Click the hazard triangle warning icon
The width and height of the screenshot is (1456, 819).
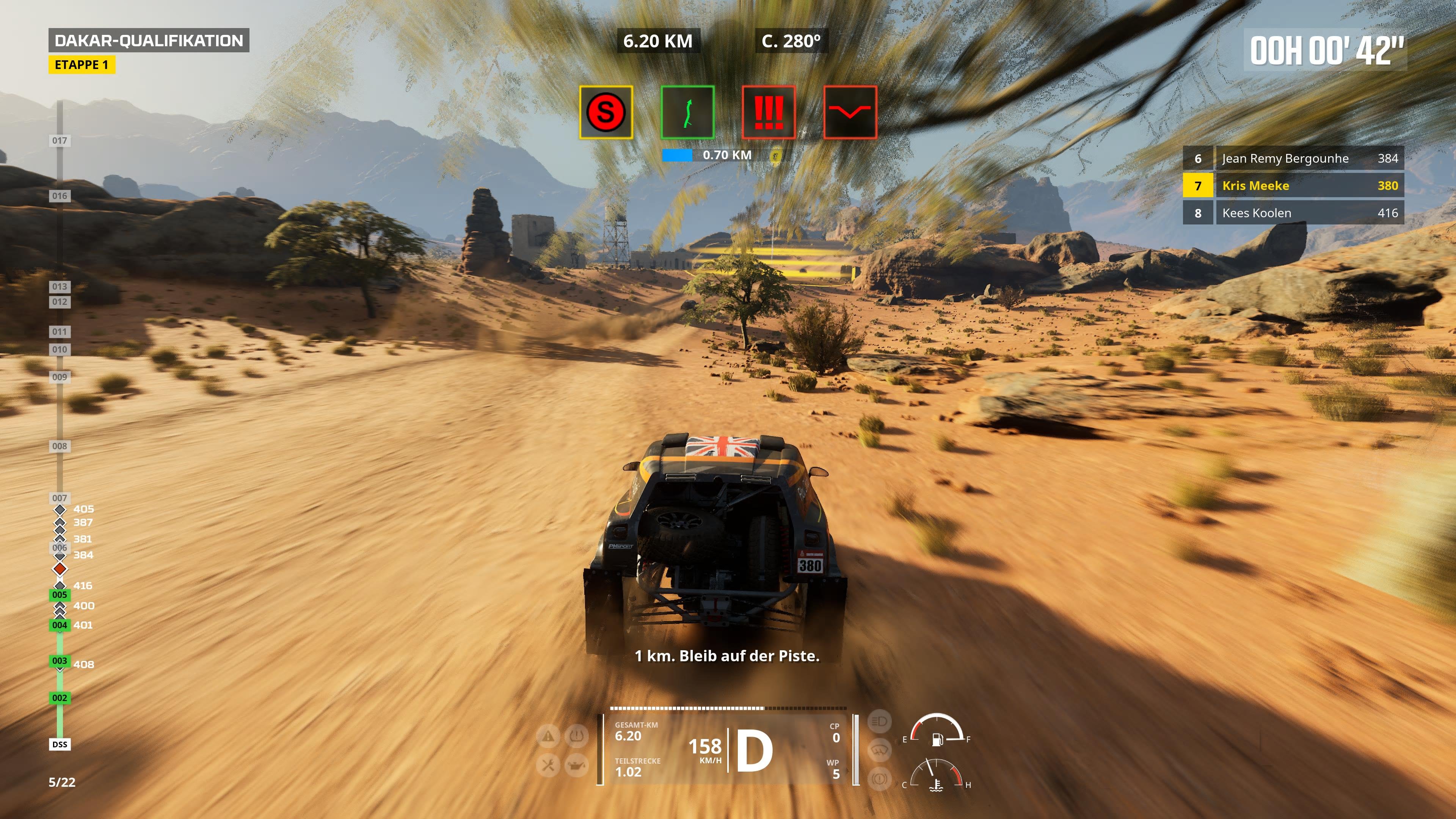[547, 736]
